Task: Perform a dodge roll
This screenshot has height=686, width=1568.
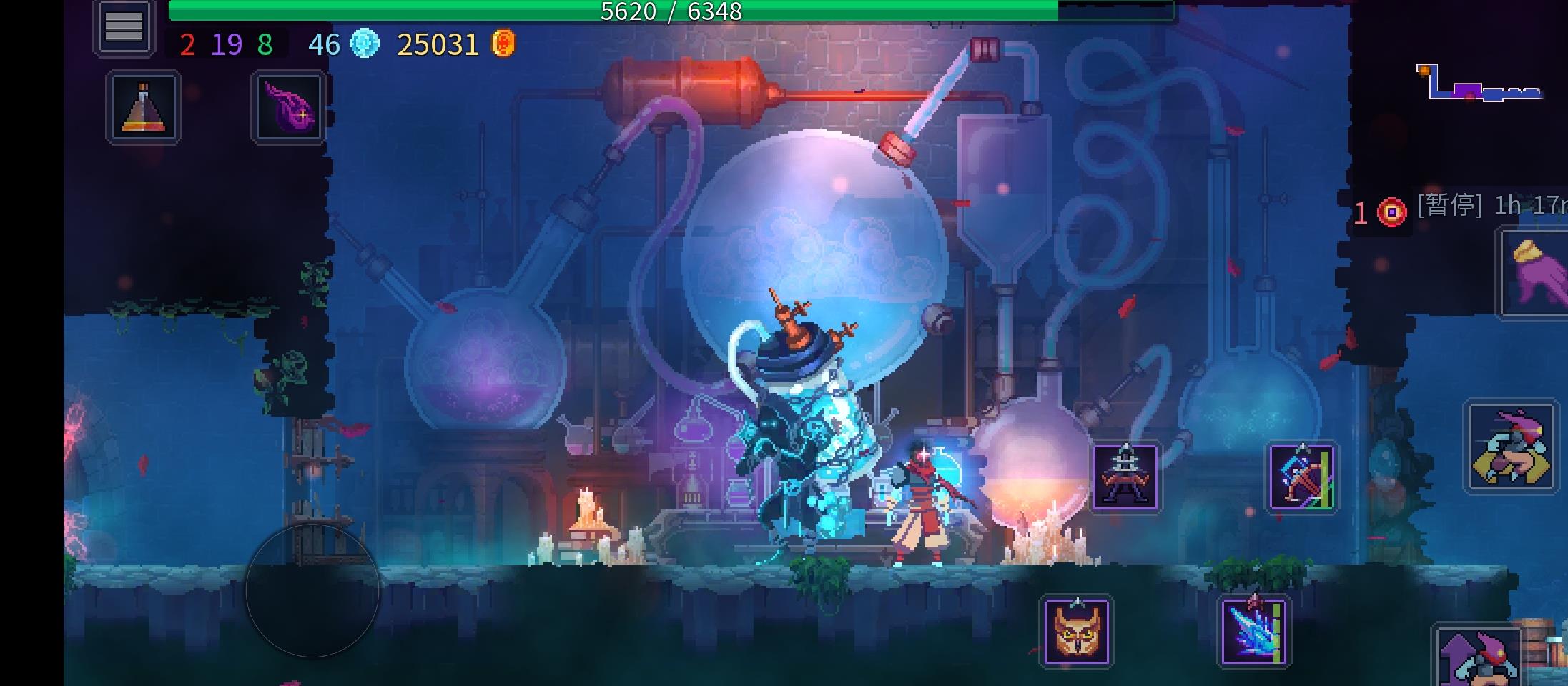Action: [1511, 447]
